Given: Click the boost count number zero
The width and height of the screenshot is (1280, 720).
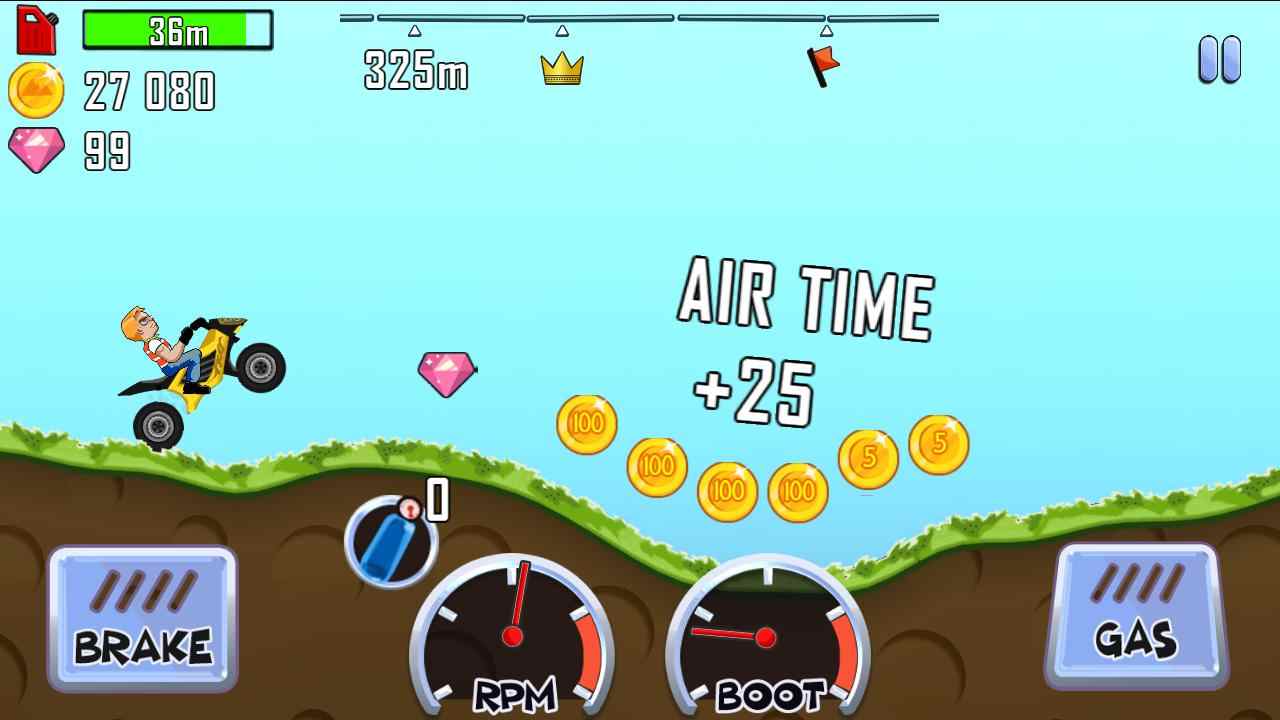Looking at the screenshot, I should [x=437, y=500].
